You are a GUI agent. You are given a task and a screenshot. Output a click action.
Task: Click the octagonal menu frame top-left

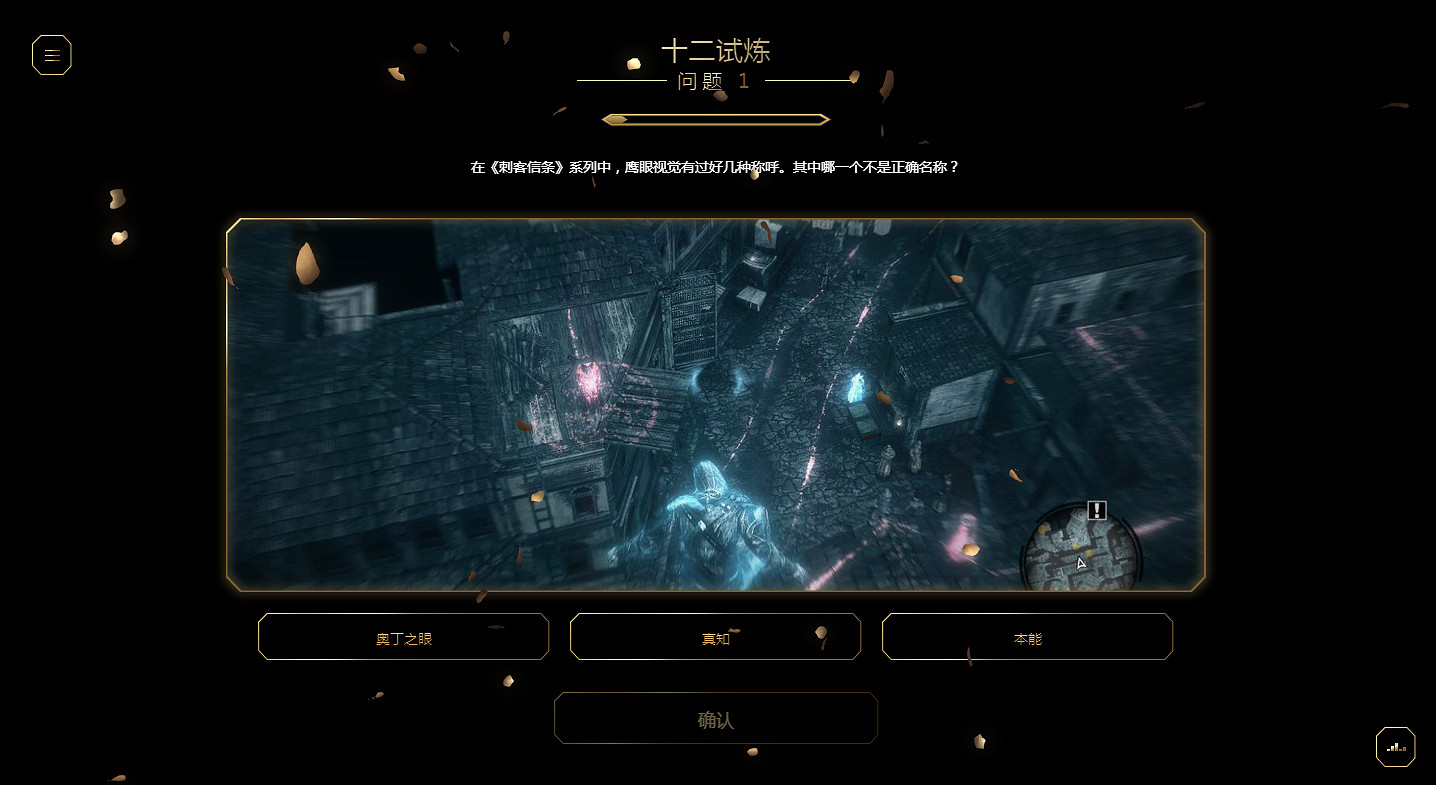click(x=51, y=55)
